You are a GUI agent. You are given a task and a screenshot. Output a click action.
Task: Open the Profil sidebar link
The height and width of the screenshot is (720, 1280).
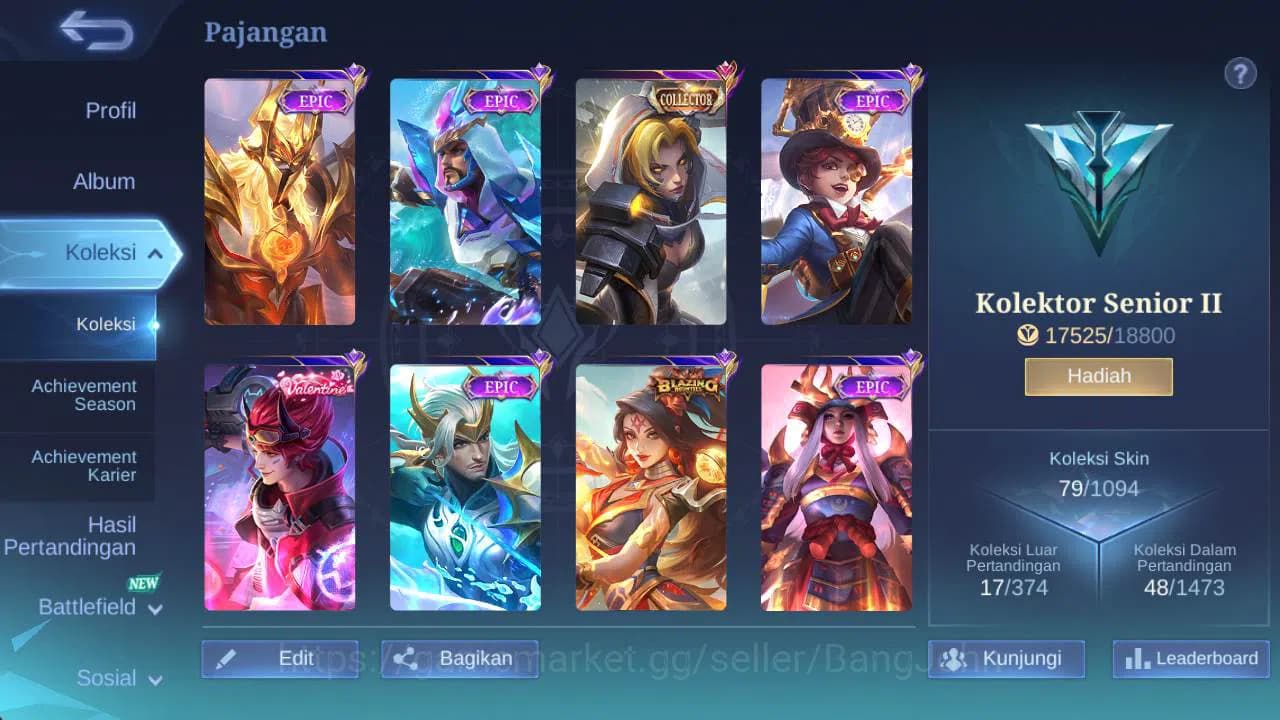pos(111,111)
